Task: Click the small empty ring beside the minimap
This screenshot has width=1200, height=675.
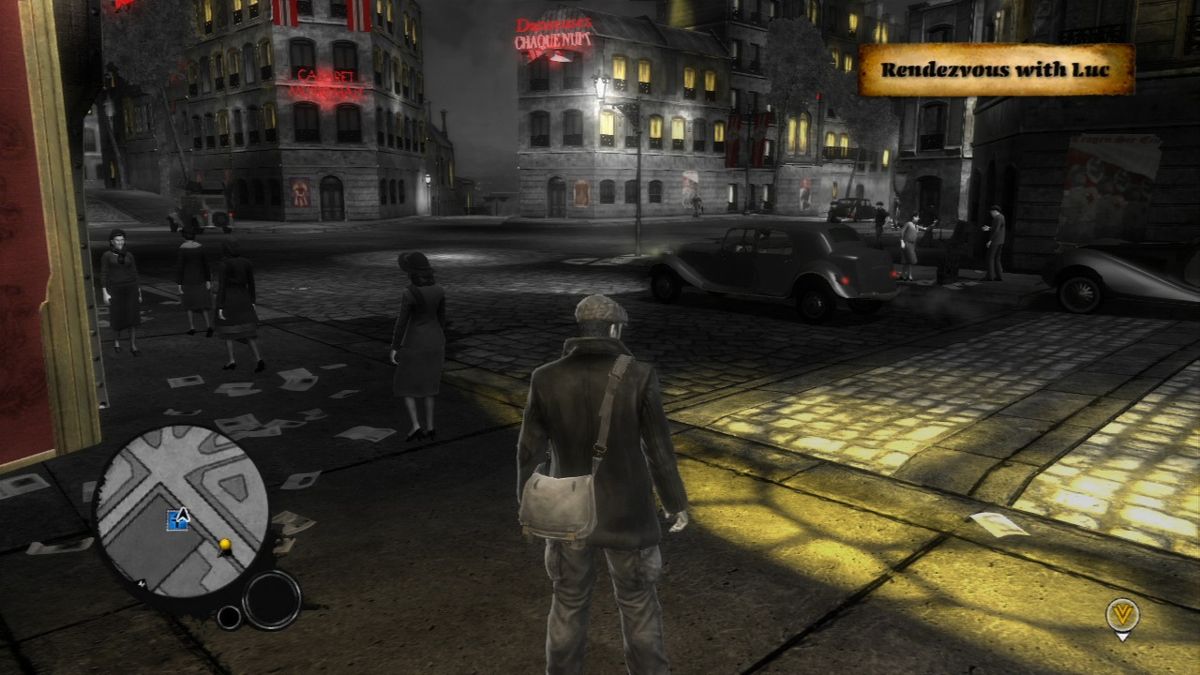Action: coord(229,617)
